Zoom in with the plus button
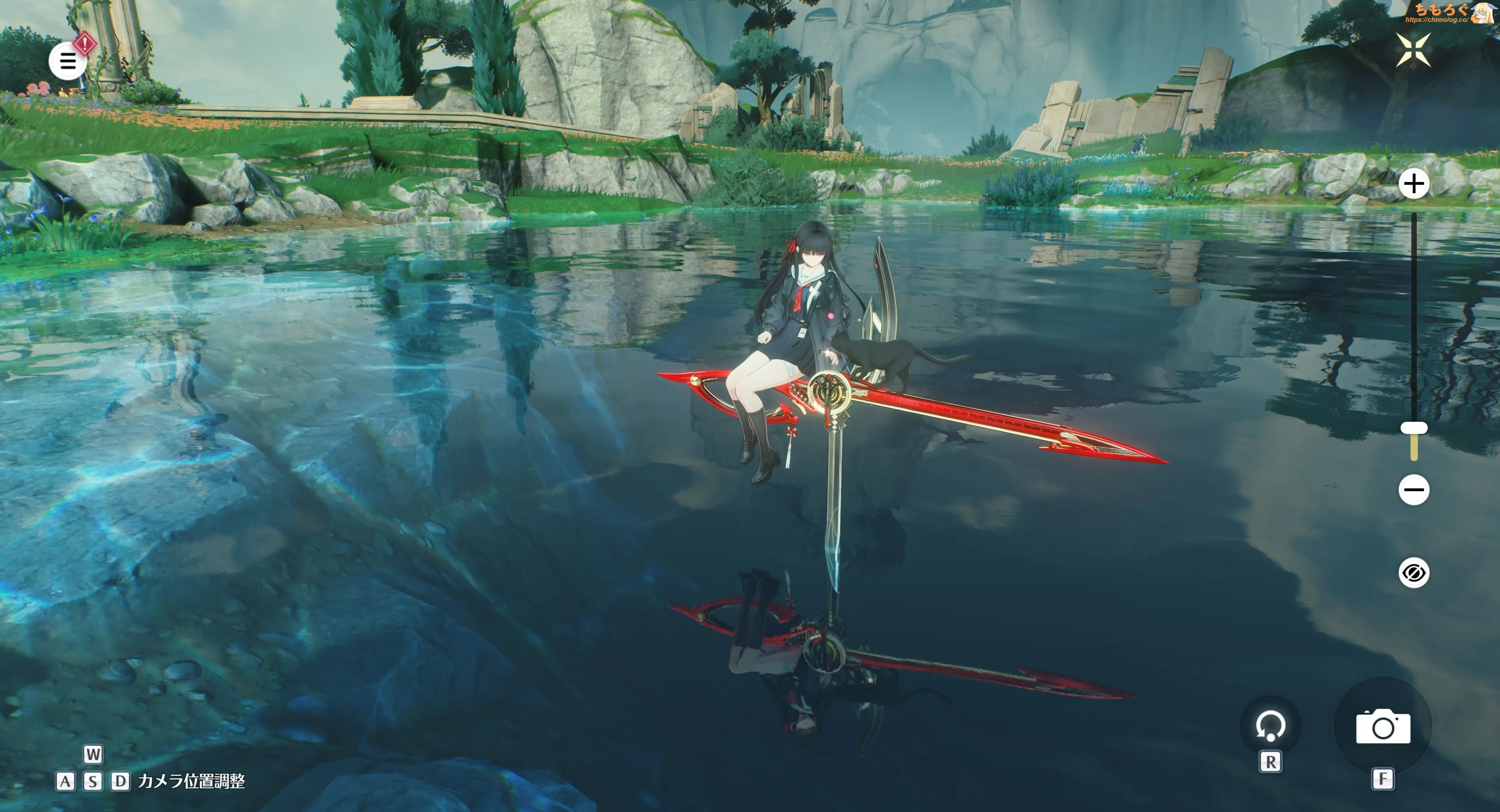 point(1414,185)
